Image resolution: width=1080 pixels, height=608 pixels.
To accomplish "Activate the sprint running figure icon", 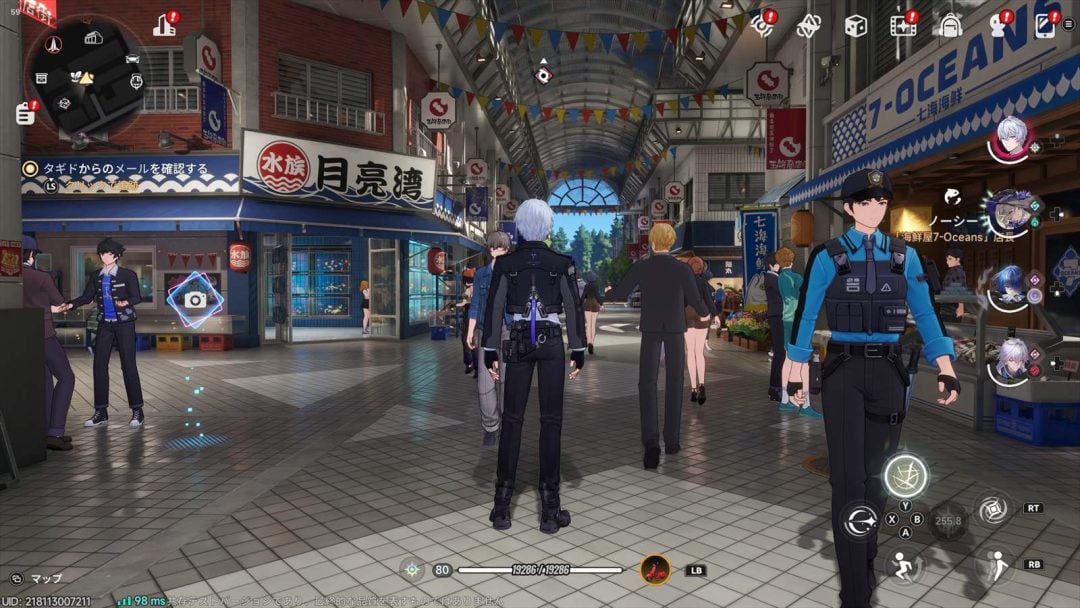I will (903, 564).
